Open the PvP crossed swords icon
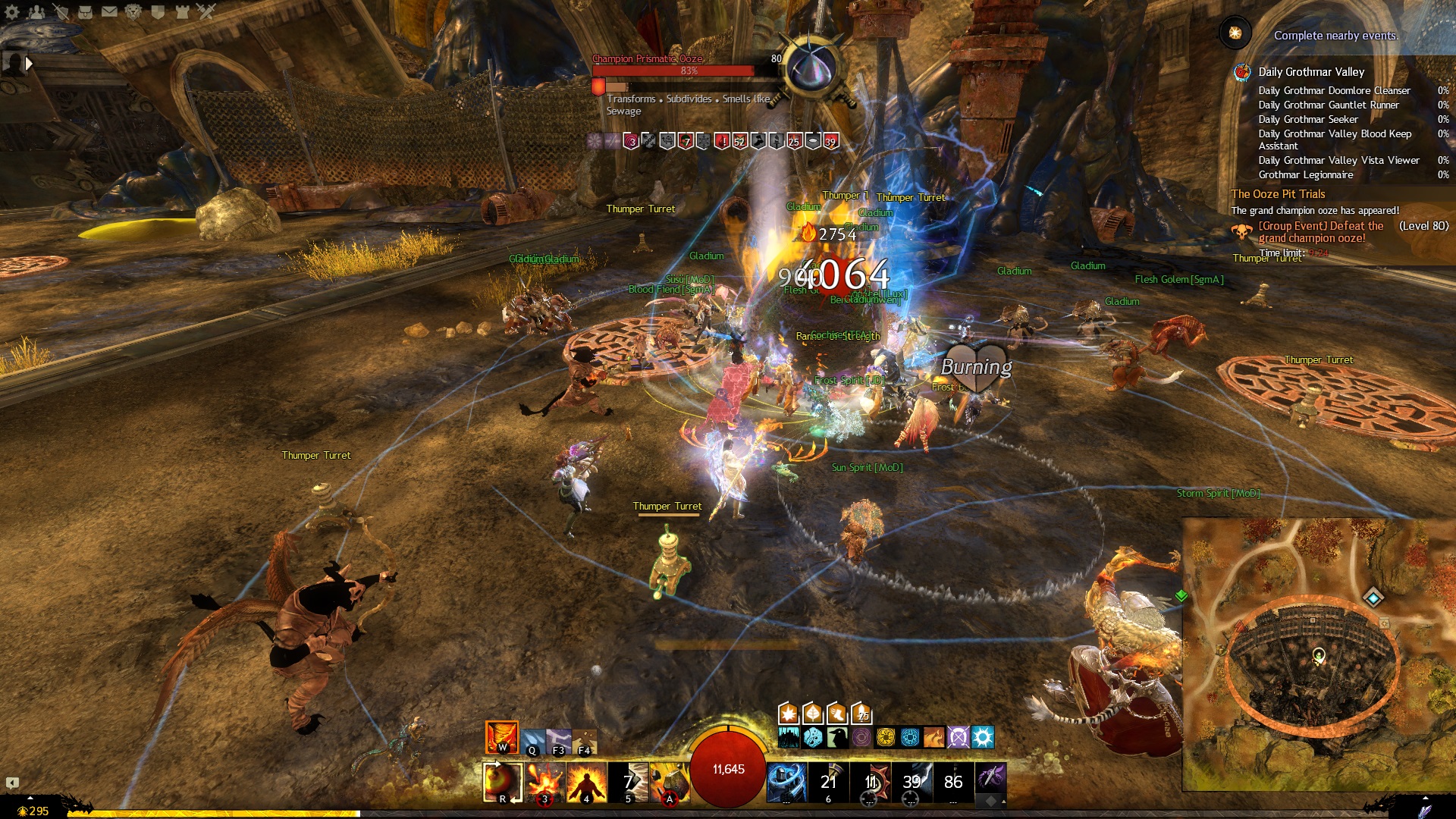1456x819 pixels. tap(206, 11)
